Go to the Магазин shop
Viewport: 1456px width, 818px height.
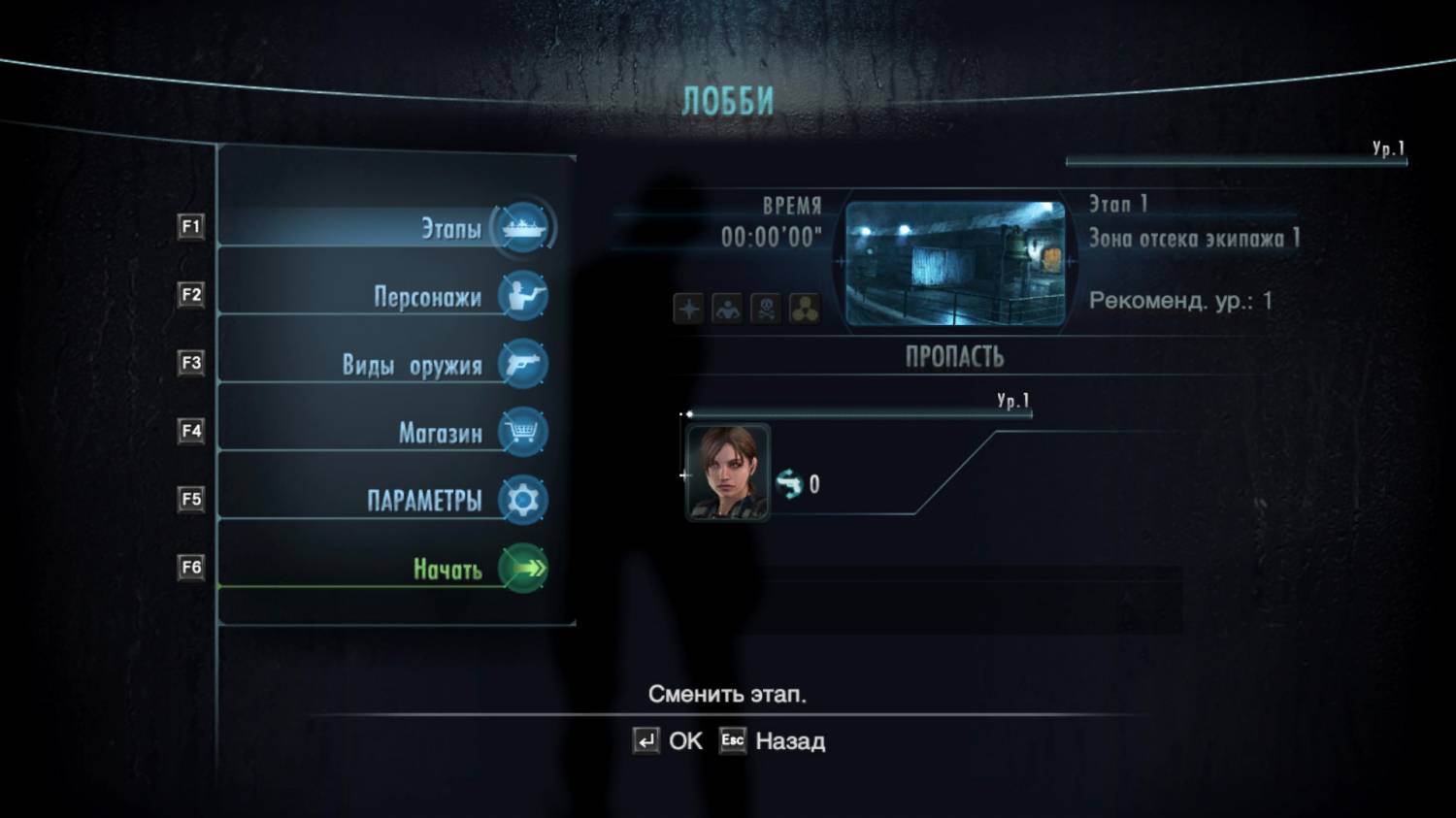click(441, 433)
